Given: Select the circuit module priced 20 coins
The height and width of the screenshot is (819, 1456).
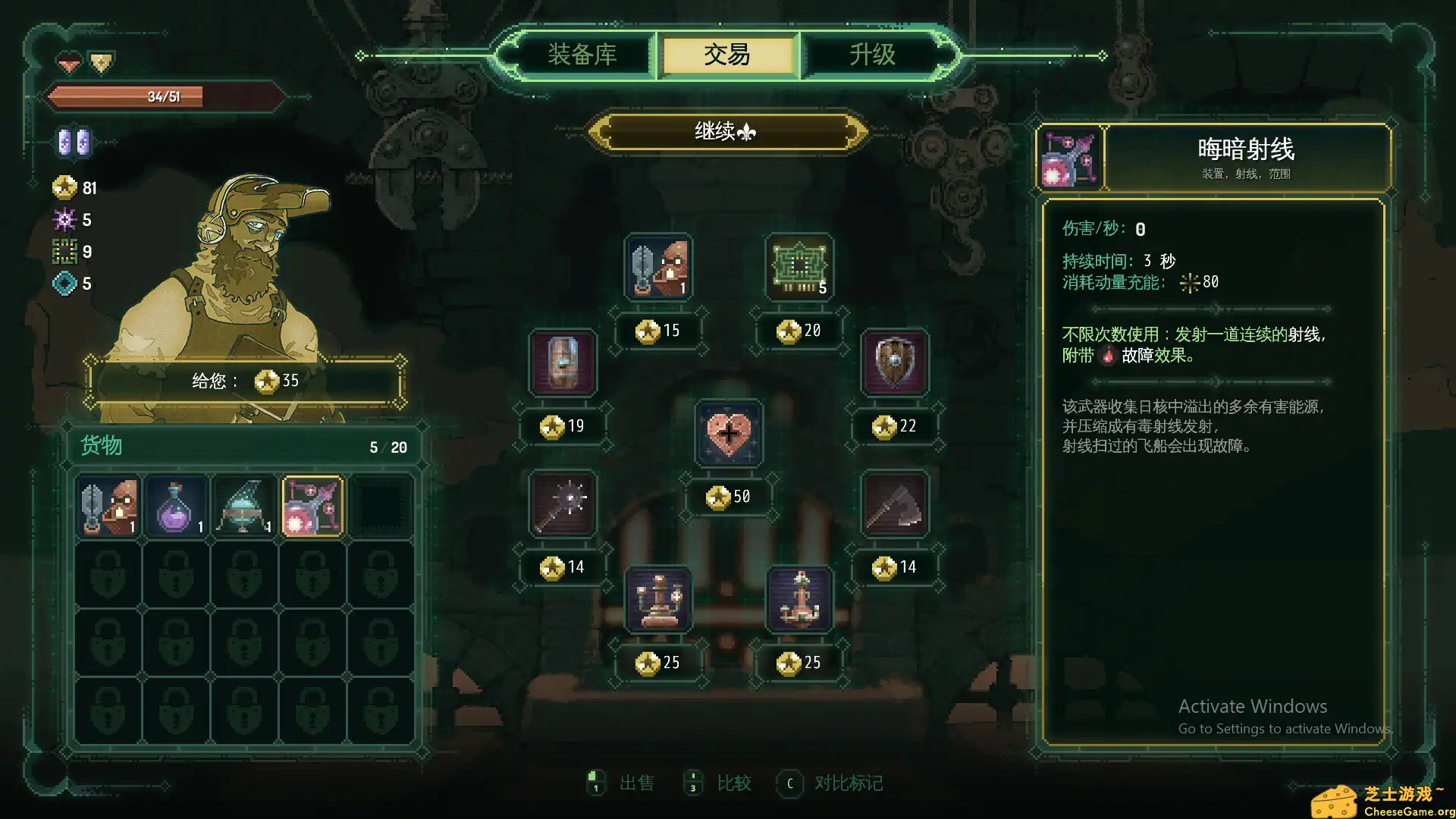Looking at the screenshot, I should coord(799,267).
